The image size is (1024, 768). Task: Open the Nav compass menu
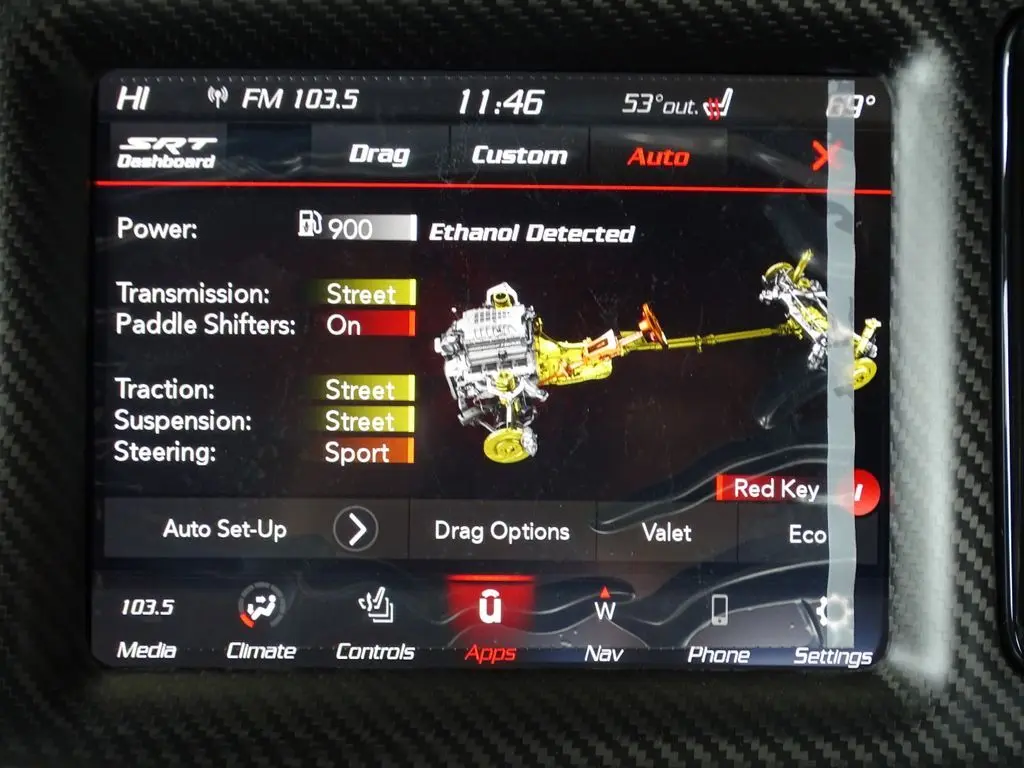coord(604,626)
